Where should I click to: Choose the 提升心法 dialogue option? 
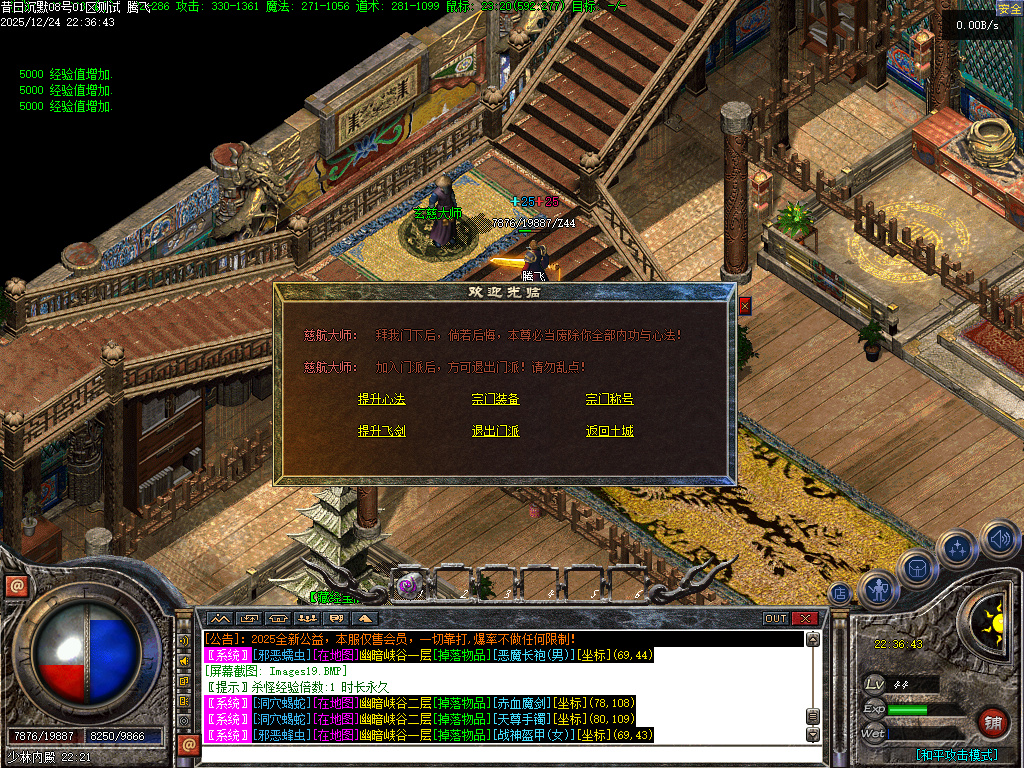(x=382, y=400)
